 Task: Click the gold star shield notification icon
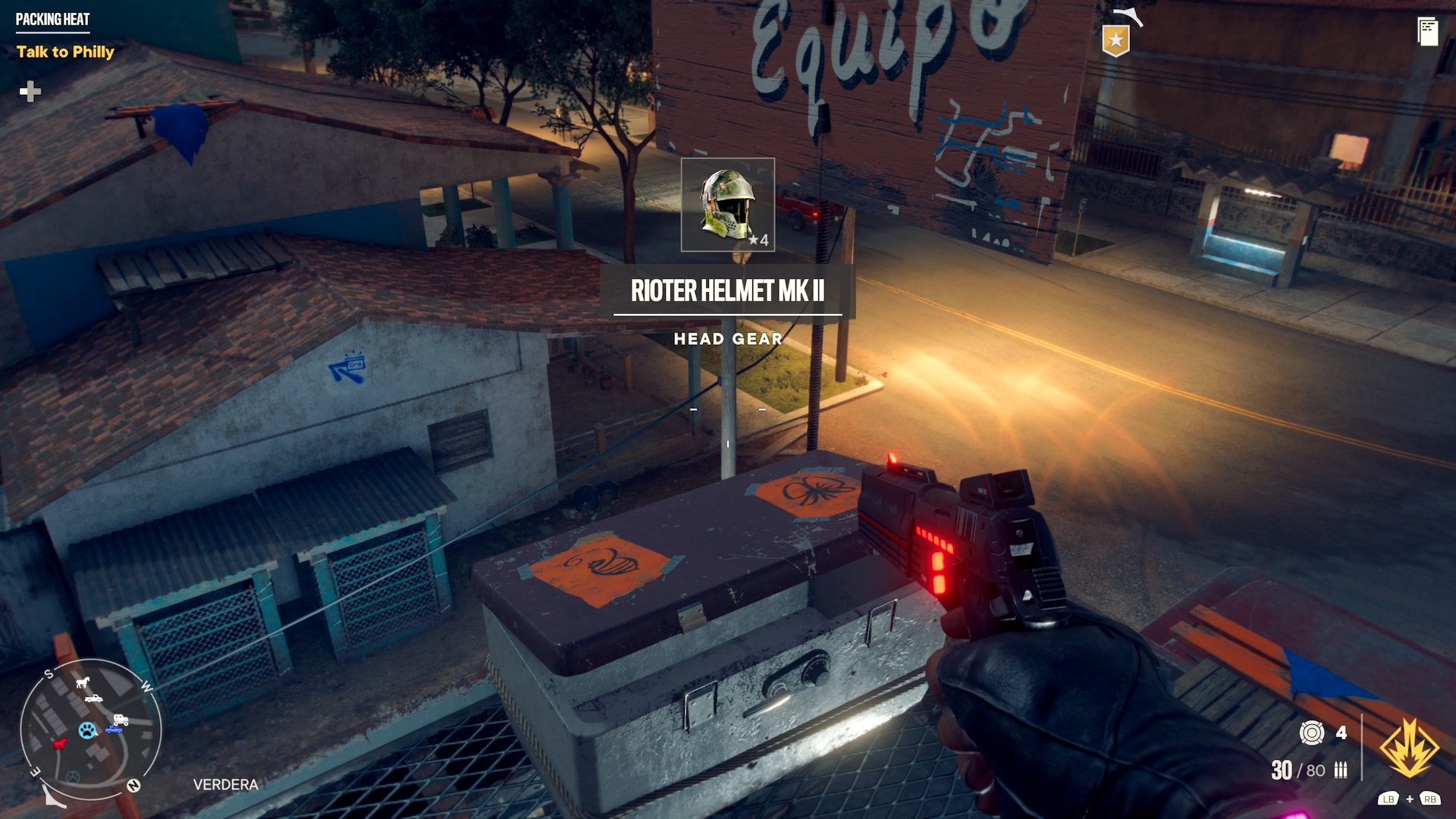[1116, 40]
